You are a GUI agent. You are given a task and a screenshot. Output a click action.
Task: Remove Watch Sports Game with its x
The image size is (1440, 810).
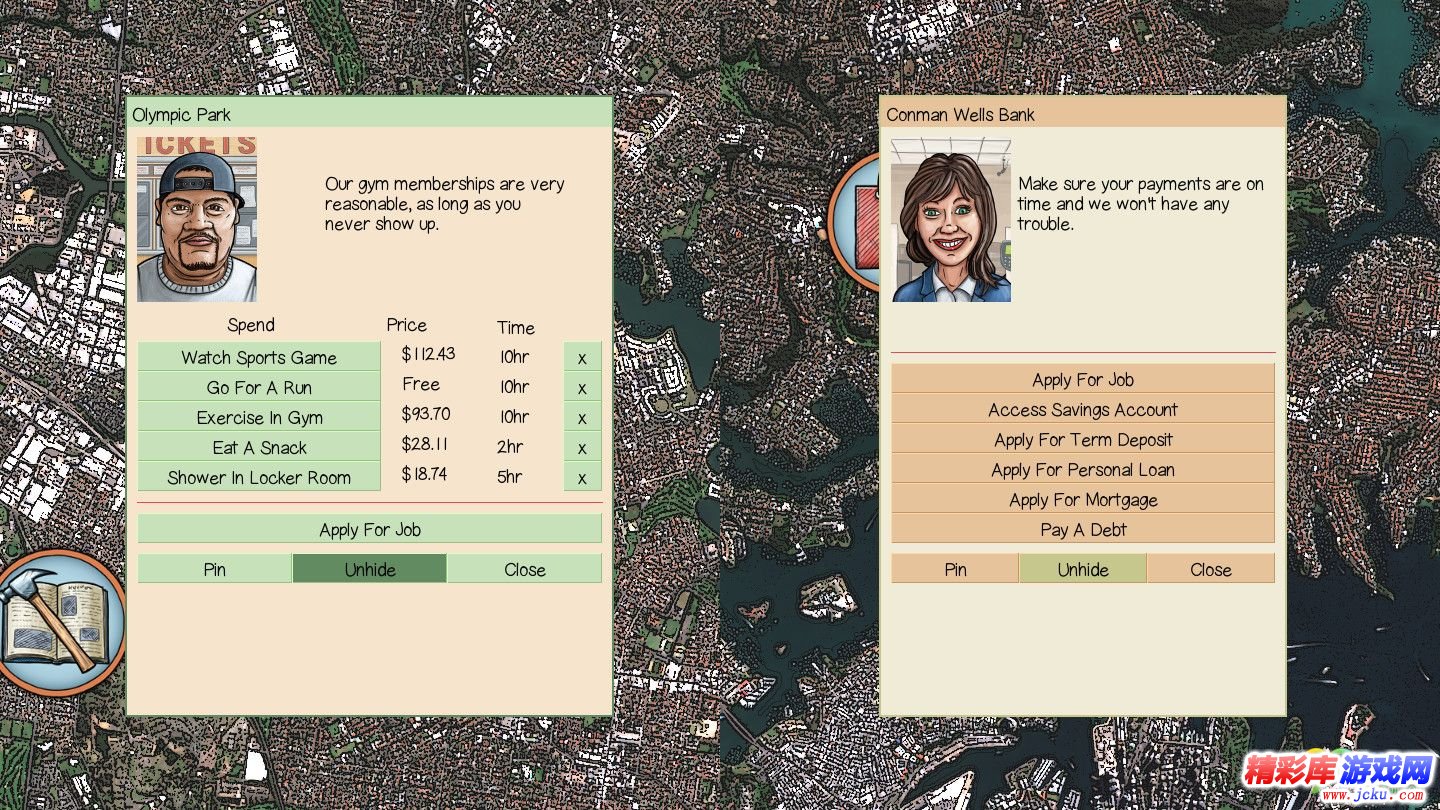click(582, 357)
